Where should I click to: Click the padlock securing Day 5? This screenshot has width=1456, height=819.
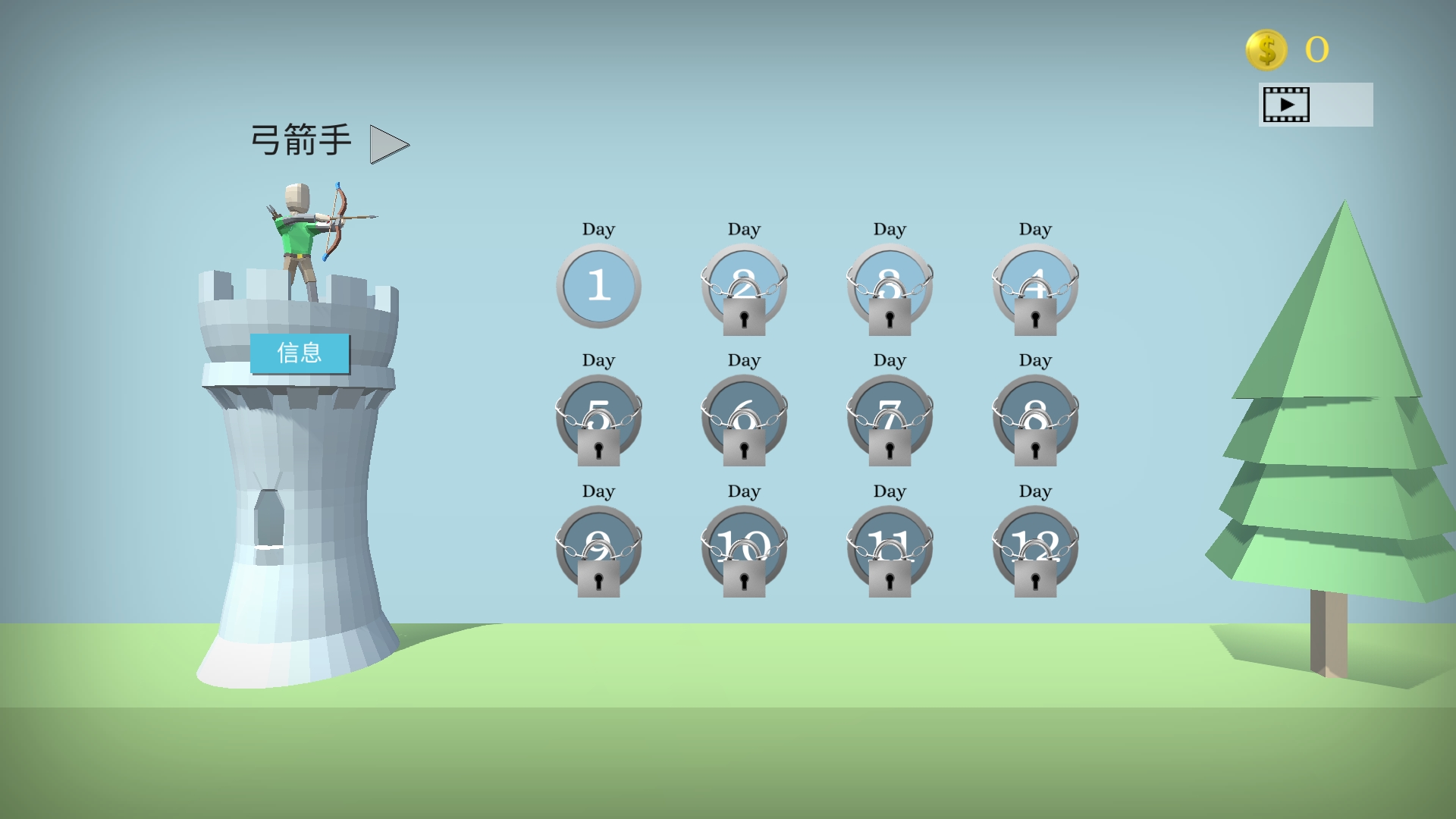[598, 450]
